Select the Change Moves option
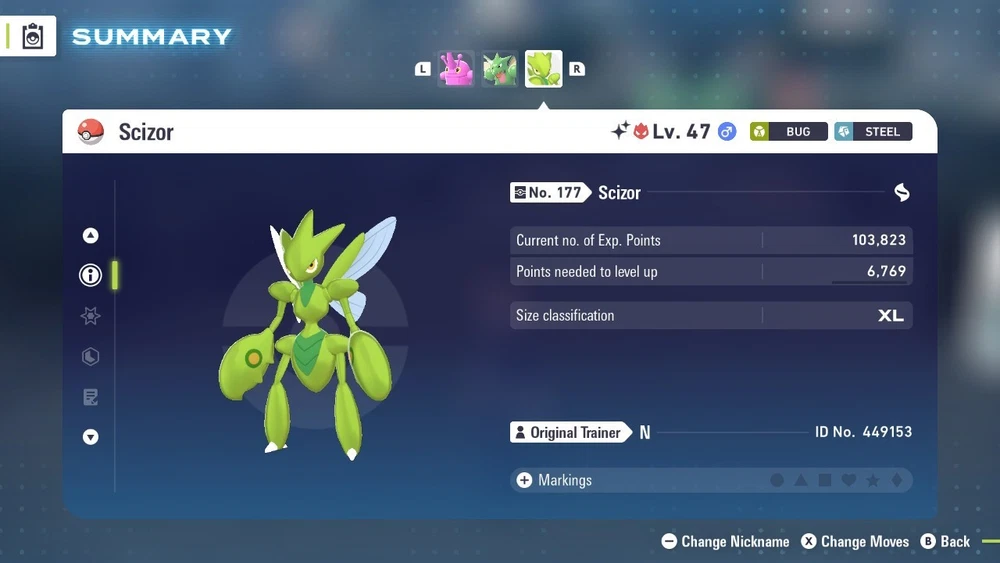Viewport: 1000px width, 563px height. tap(855, 541)
